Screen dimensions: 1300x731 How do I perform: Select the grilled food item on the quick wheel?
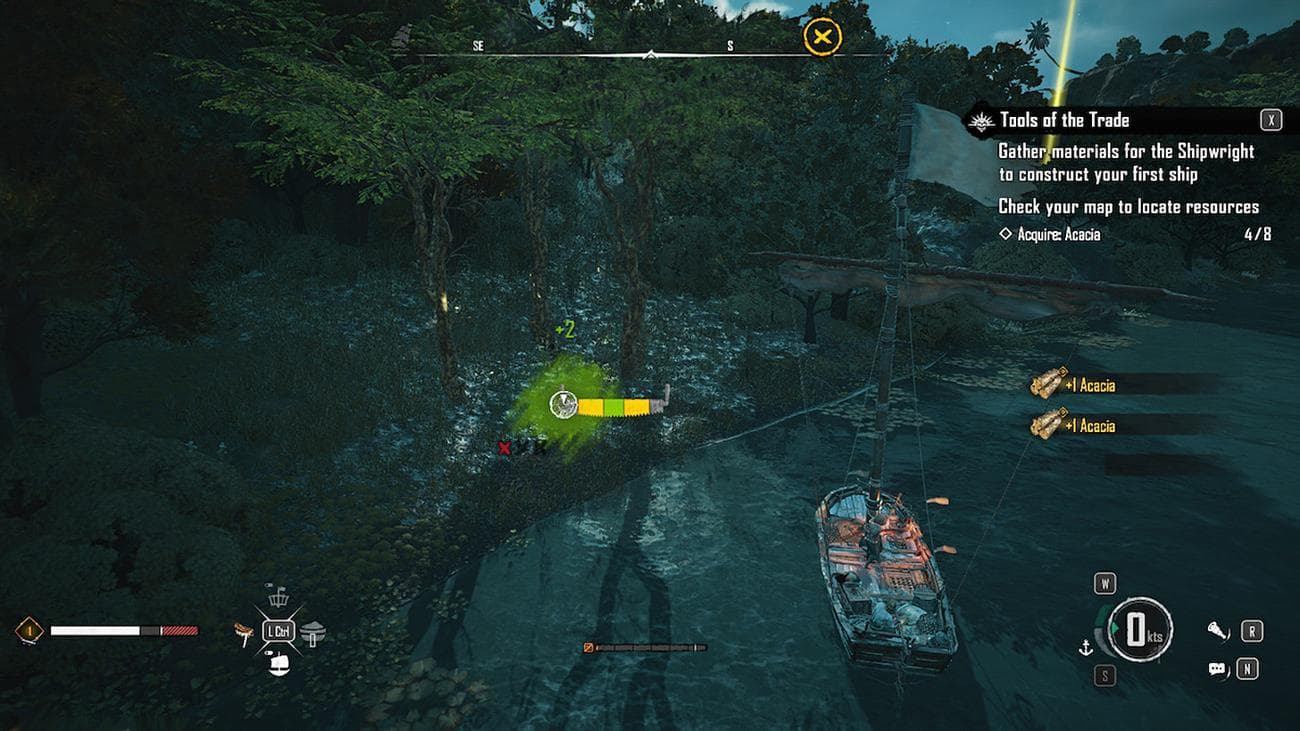242,631
